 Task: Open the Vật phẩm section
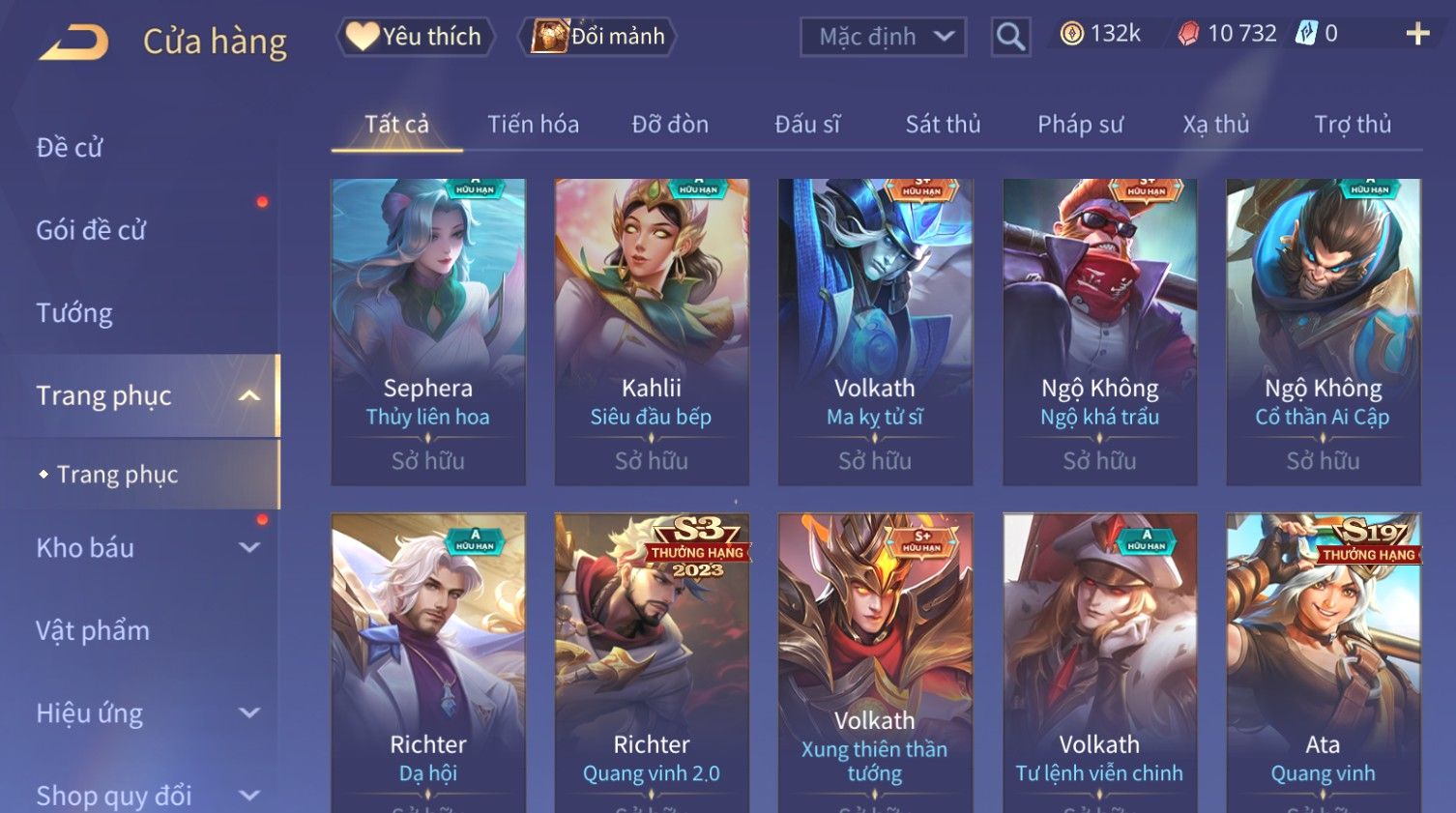[93, 631]
